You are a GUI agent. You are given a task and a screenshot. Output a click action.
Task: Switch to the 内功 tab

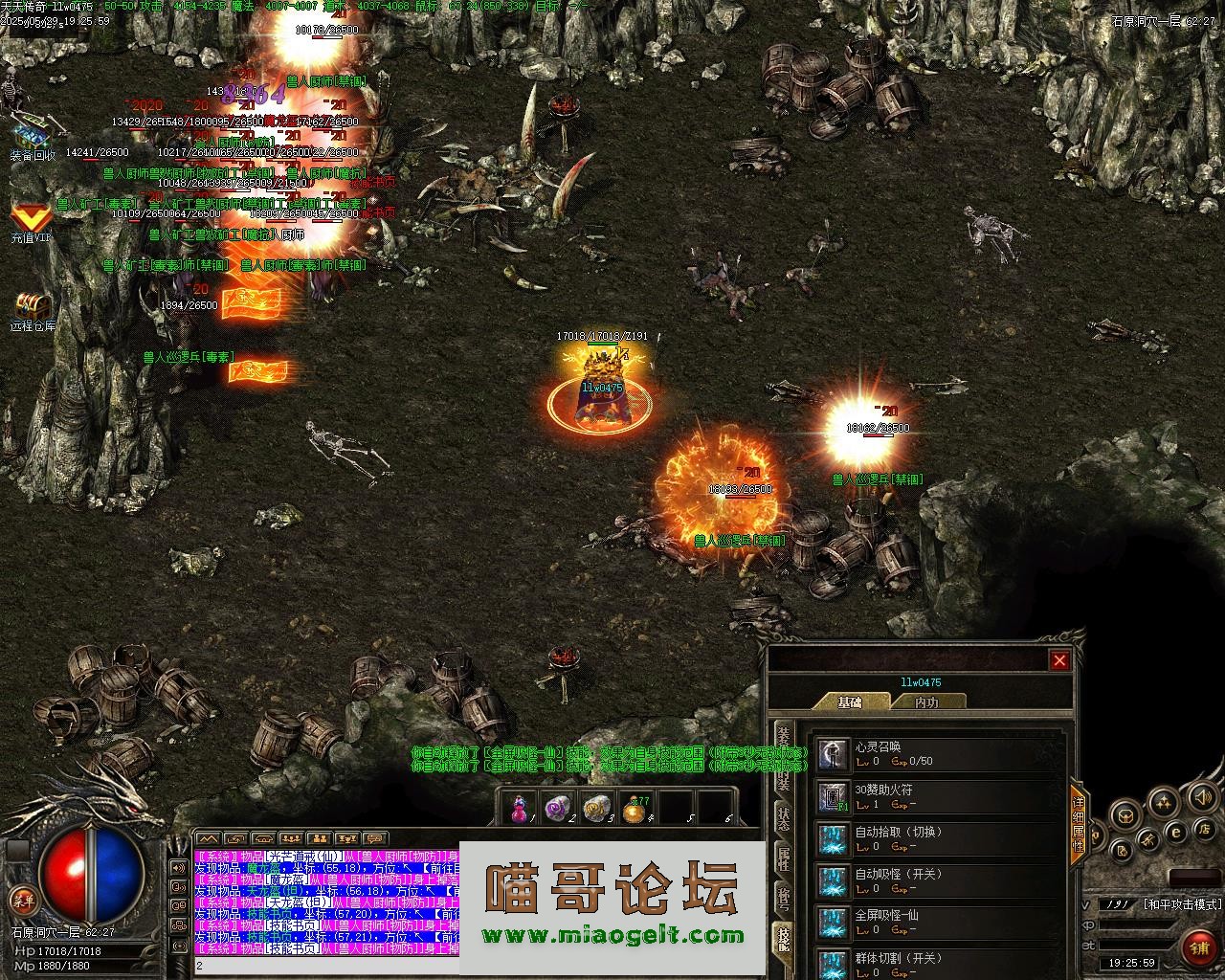(x=926, y=702)
